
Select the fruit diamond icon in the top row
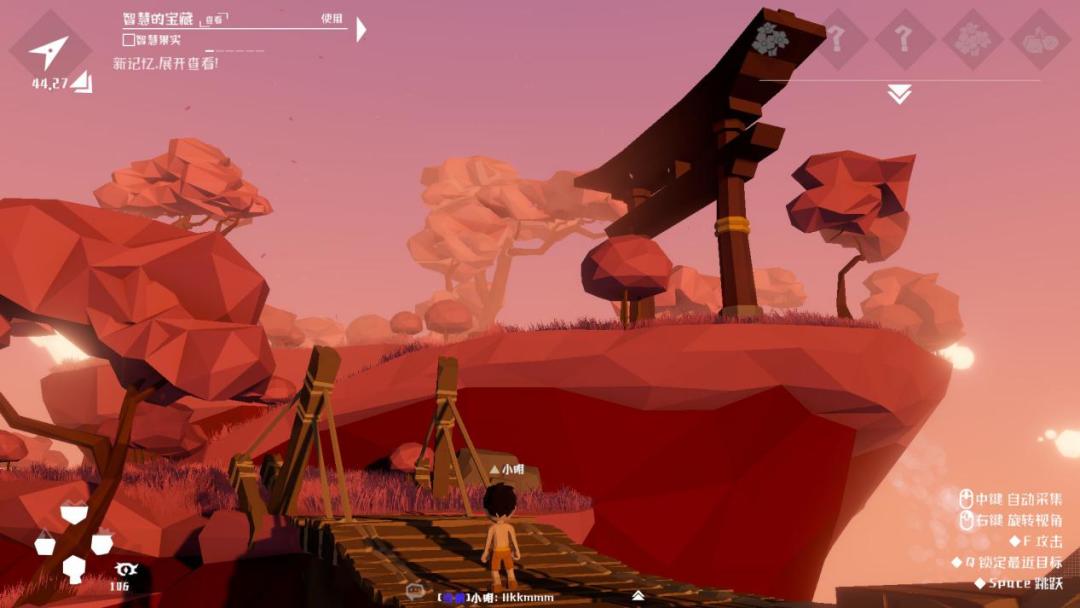tap(1040, 39)
